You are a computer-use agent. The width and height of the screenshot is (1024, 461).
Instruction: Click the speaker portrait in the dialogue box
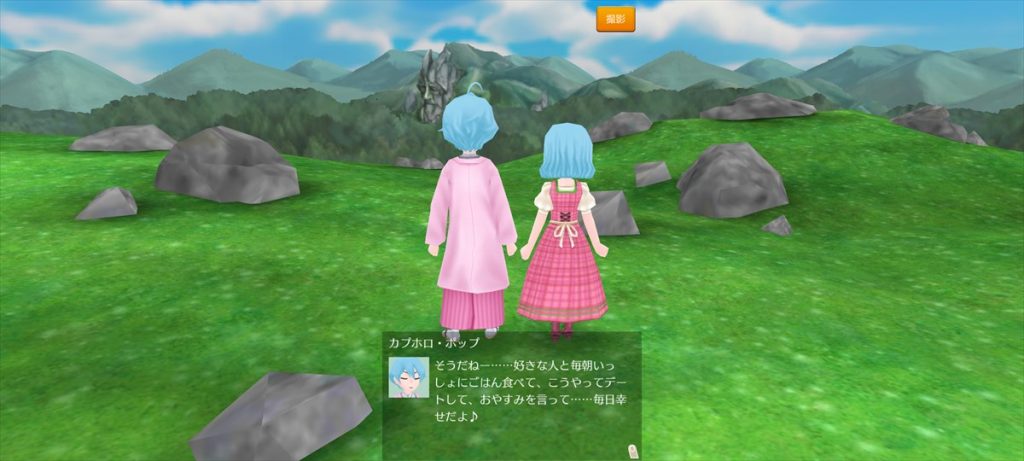pos(408,377)
